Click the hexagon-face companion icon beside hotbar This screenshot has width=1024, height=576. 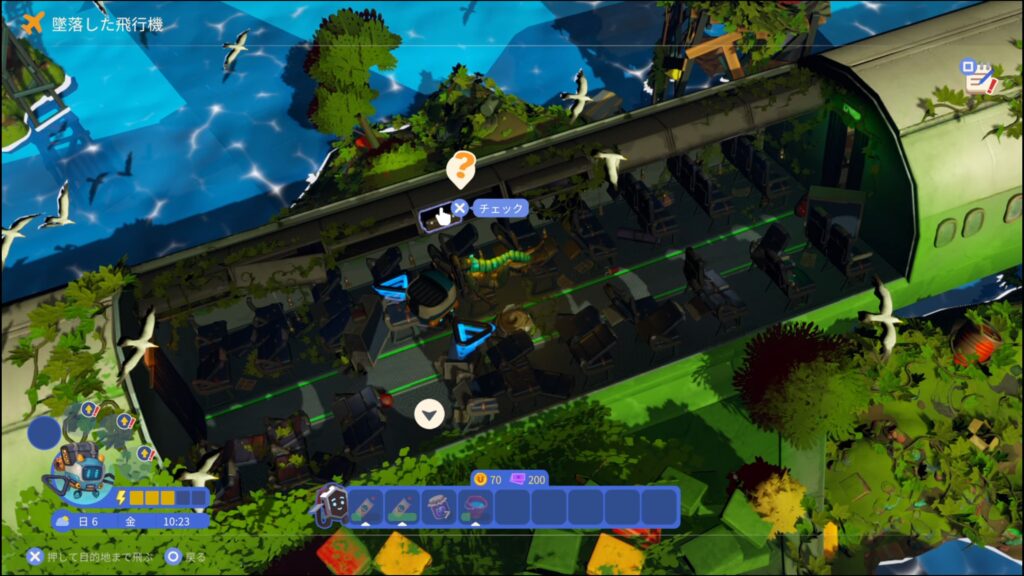pyautogui.click(x=330, y=505)
